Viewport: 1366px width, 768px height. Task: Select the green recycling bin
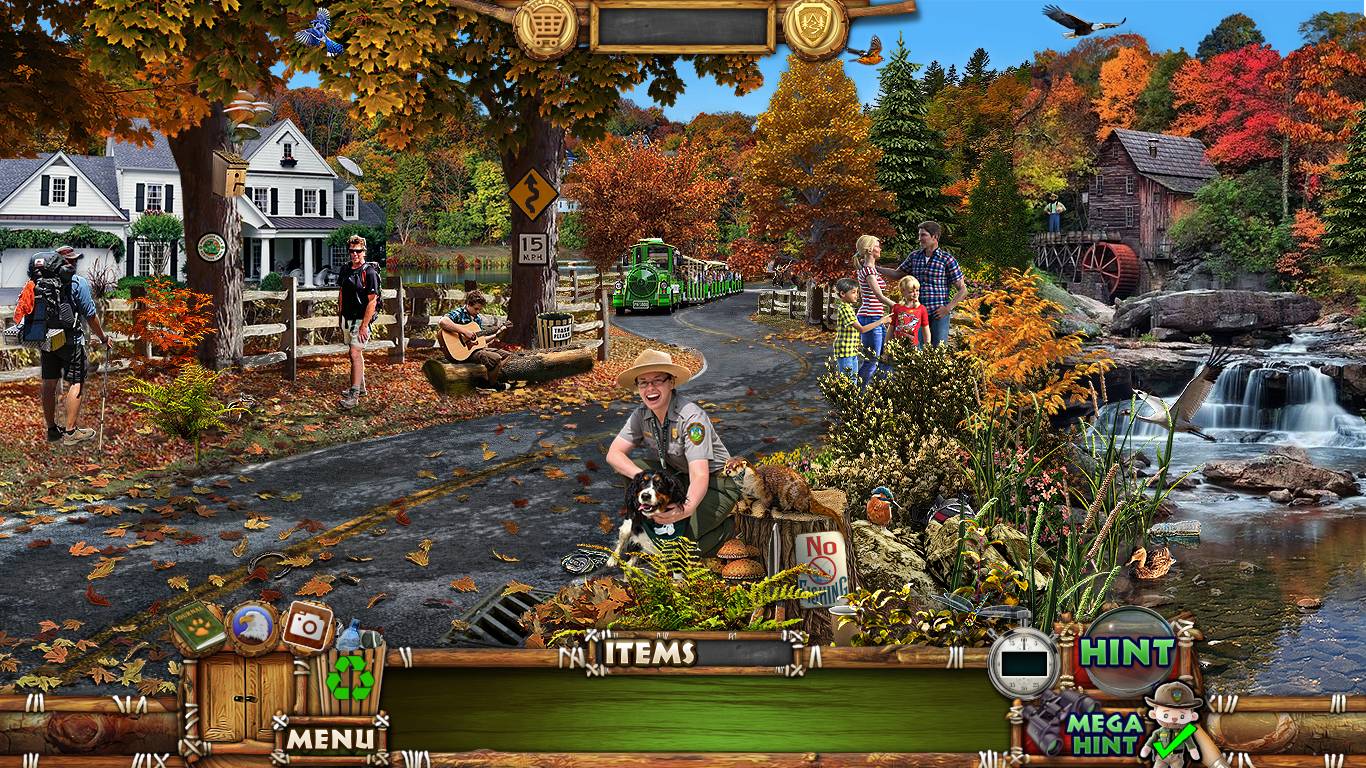350,677
